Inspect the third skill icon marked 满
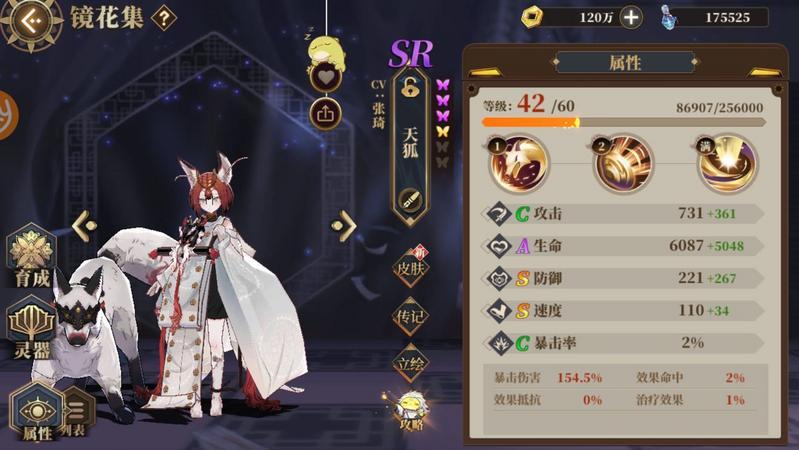 [727, 165]
